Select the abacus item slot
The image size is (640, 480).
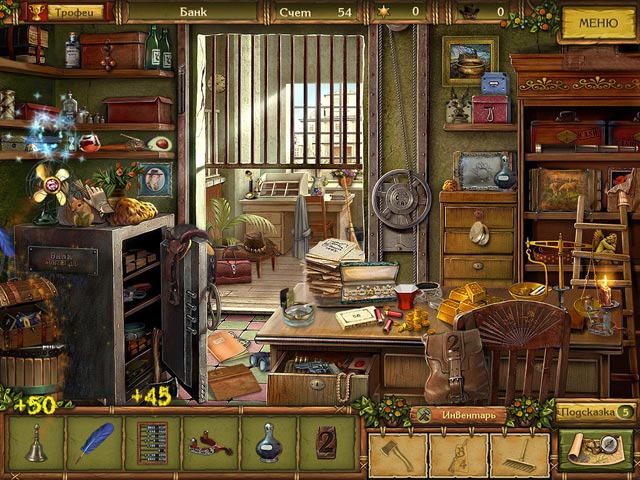pyautogui.click(x=152, y=444)
